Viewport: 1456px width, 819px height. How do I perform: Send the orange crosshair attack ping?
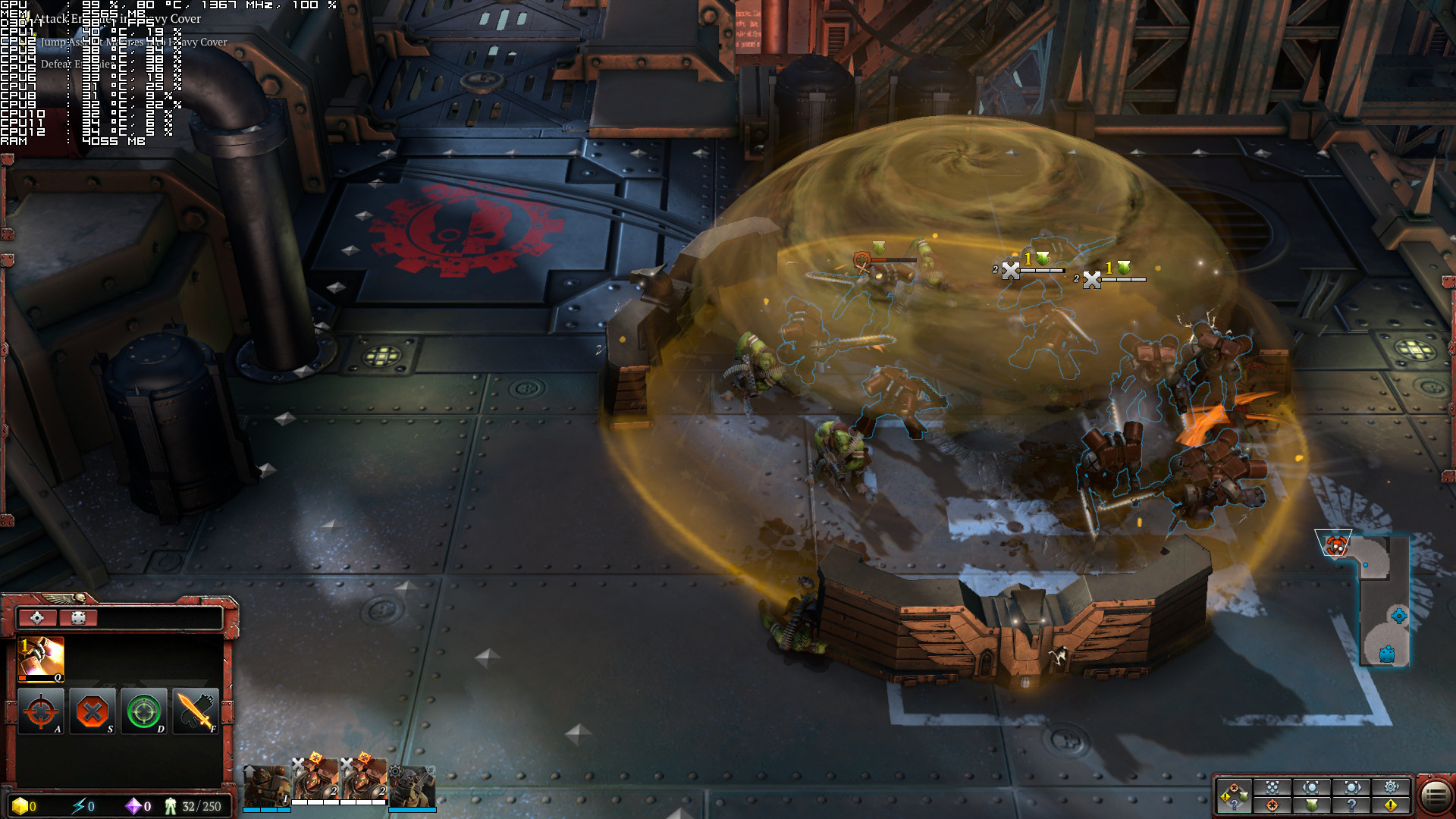point(1272,805)
